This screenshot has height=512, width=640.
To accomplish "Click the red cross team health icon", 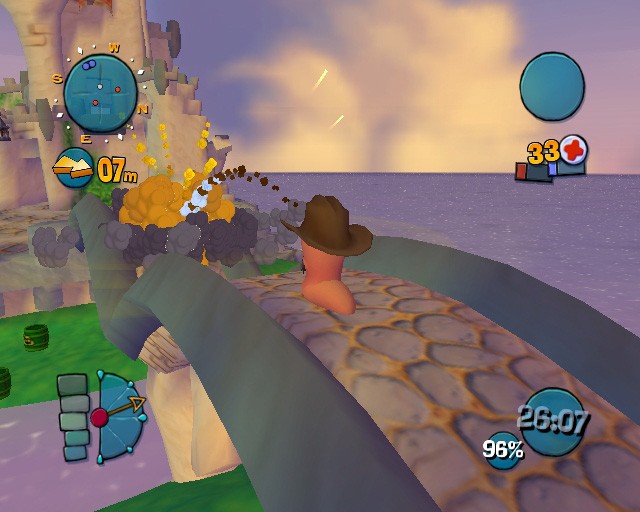I will 574,151.
